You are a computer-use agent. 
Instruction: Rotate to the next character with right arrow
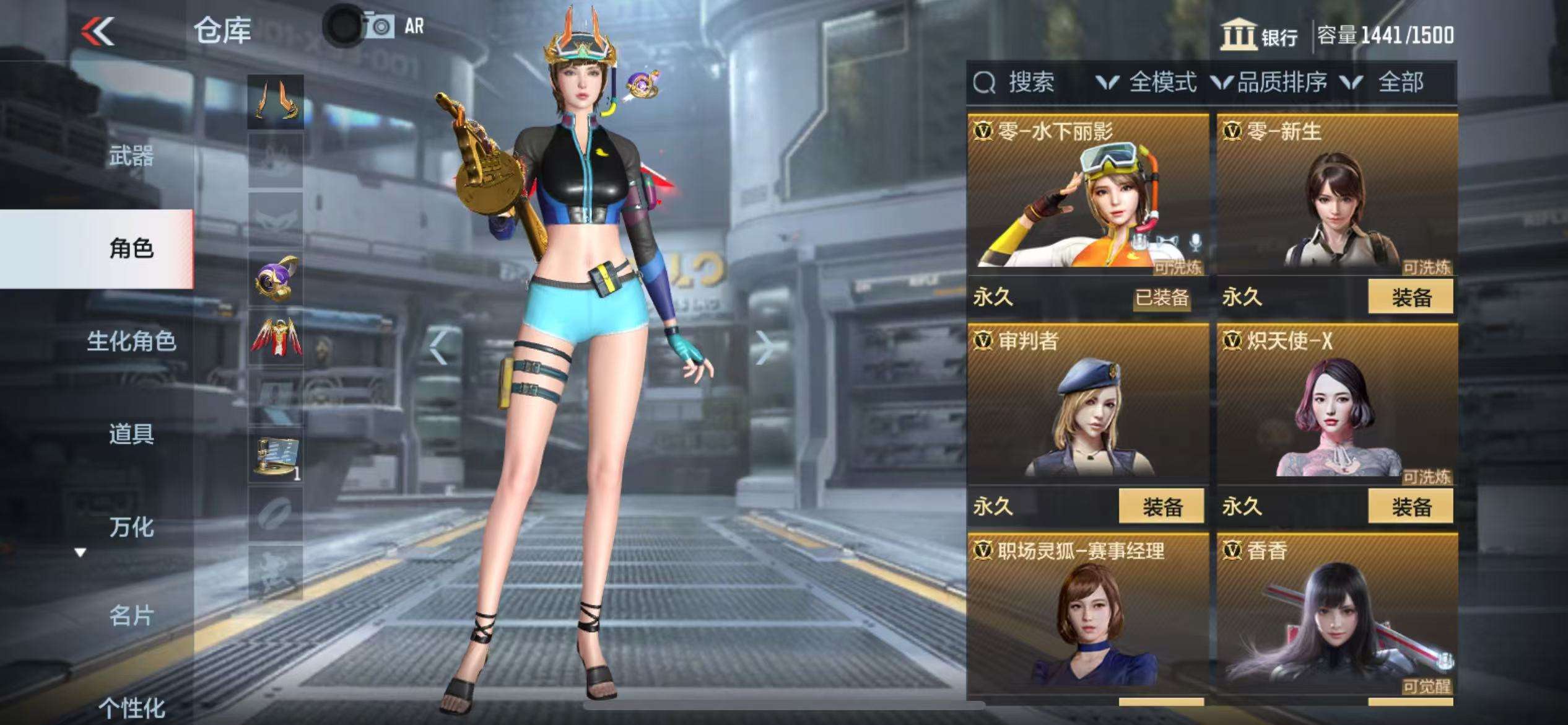point(764,347)
